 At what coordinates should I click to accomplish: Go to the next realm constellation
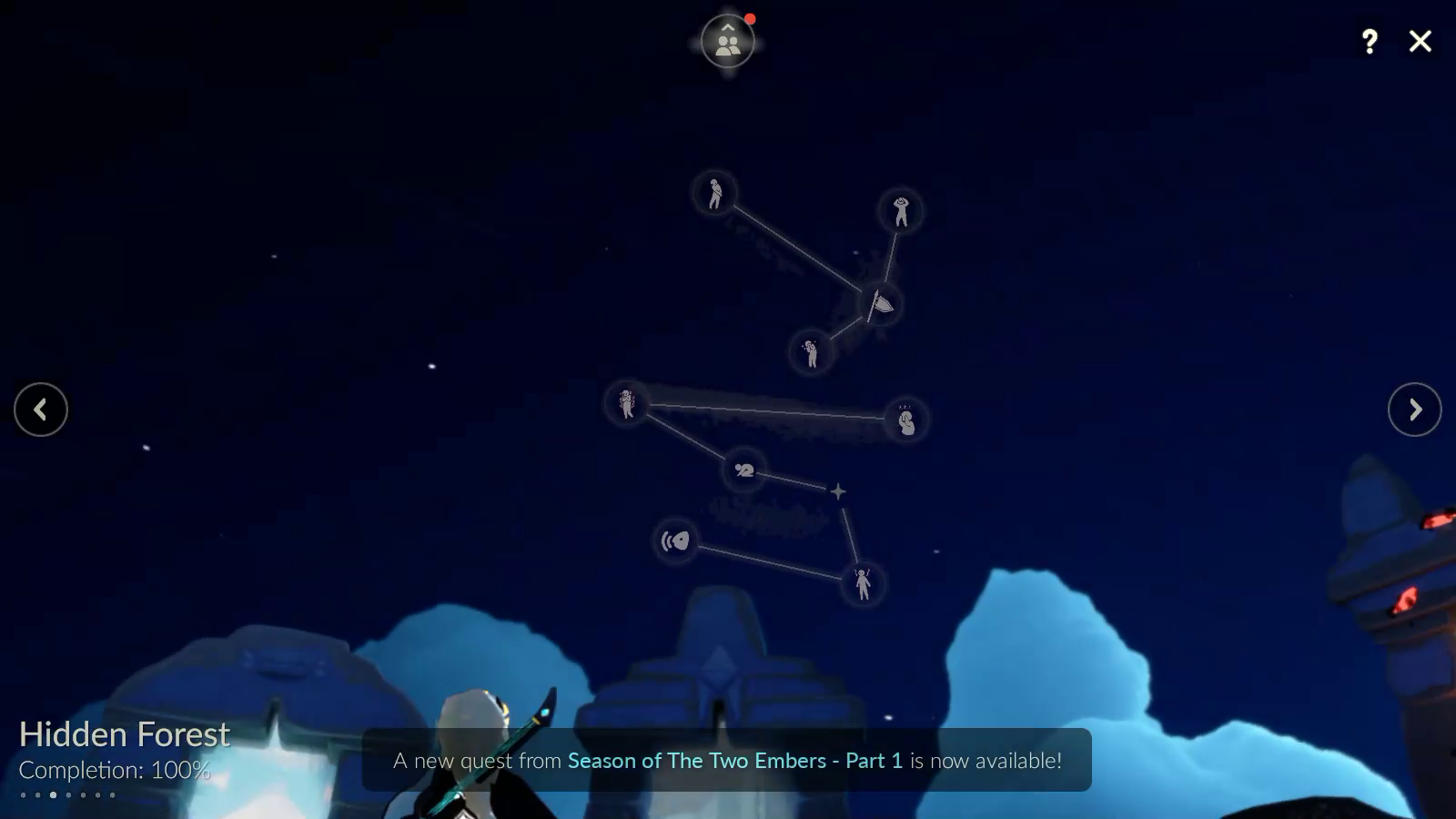1414,409
